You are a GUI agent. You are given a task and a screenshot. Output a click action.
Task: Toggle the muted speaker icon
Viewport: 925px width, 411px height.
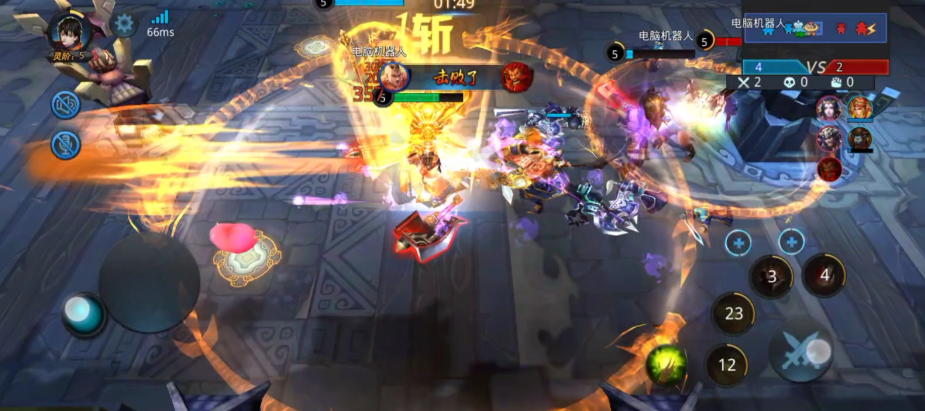[x=66, y=103]
